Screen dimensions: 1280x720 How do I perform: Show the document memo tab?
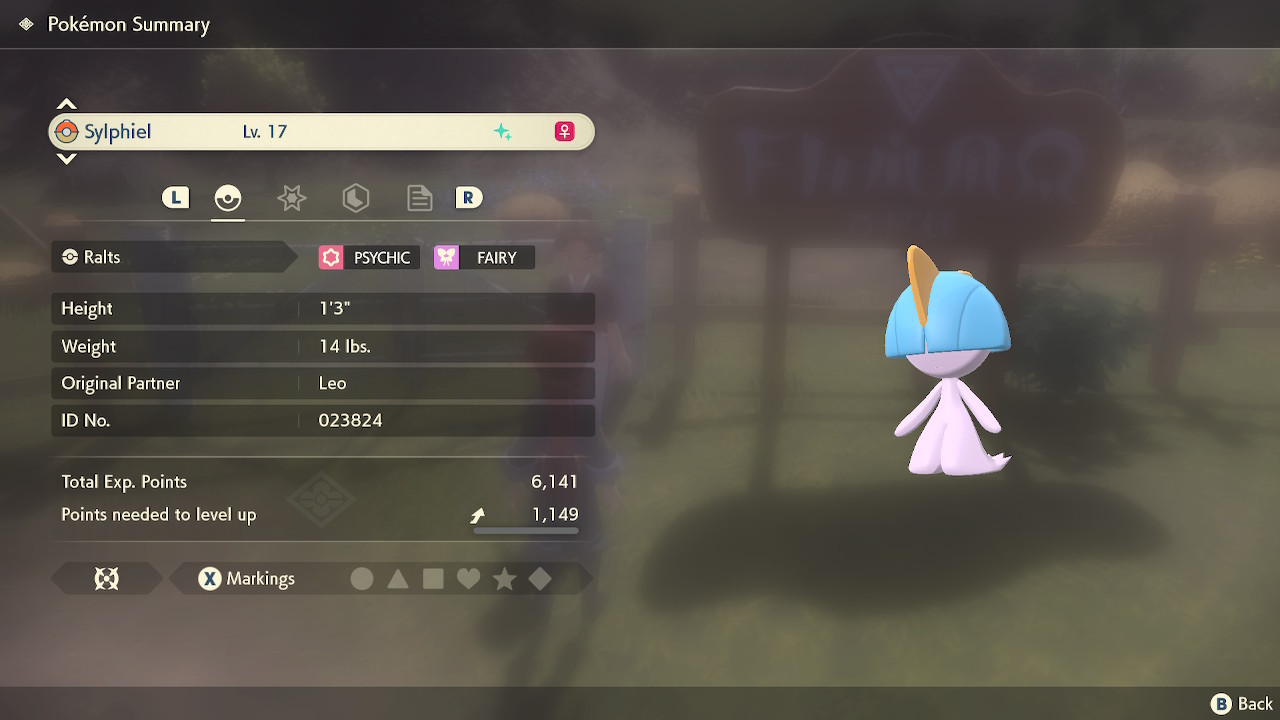pos(419,198)
